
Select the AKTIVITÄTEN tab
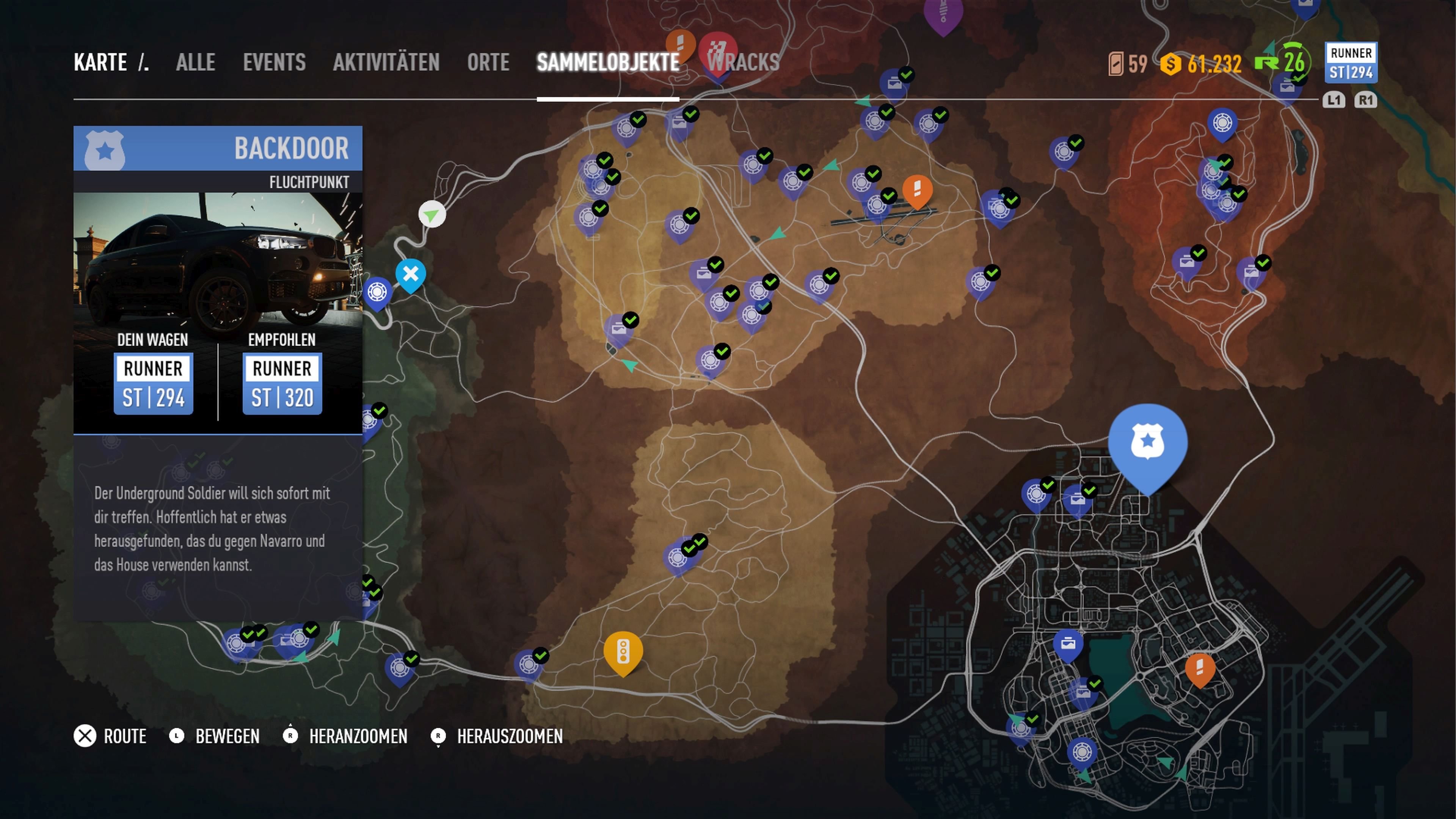[x=387, y=62]
